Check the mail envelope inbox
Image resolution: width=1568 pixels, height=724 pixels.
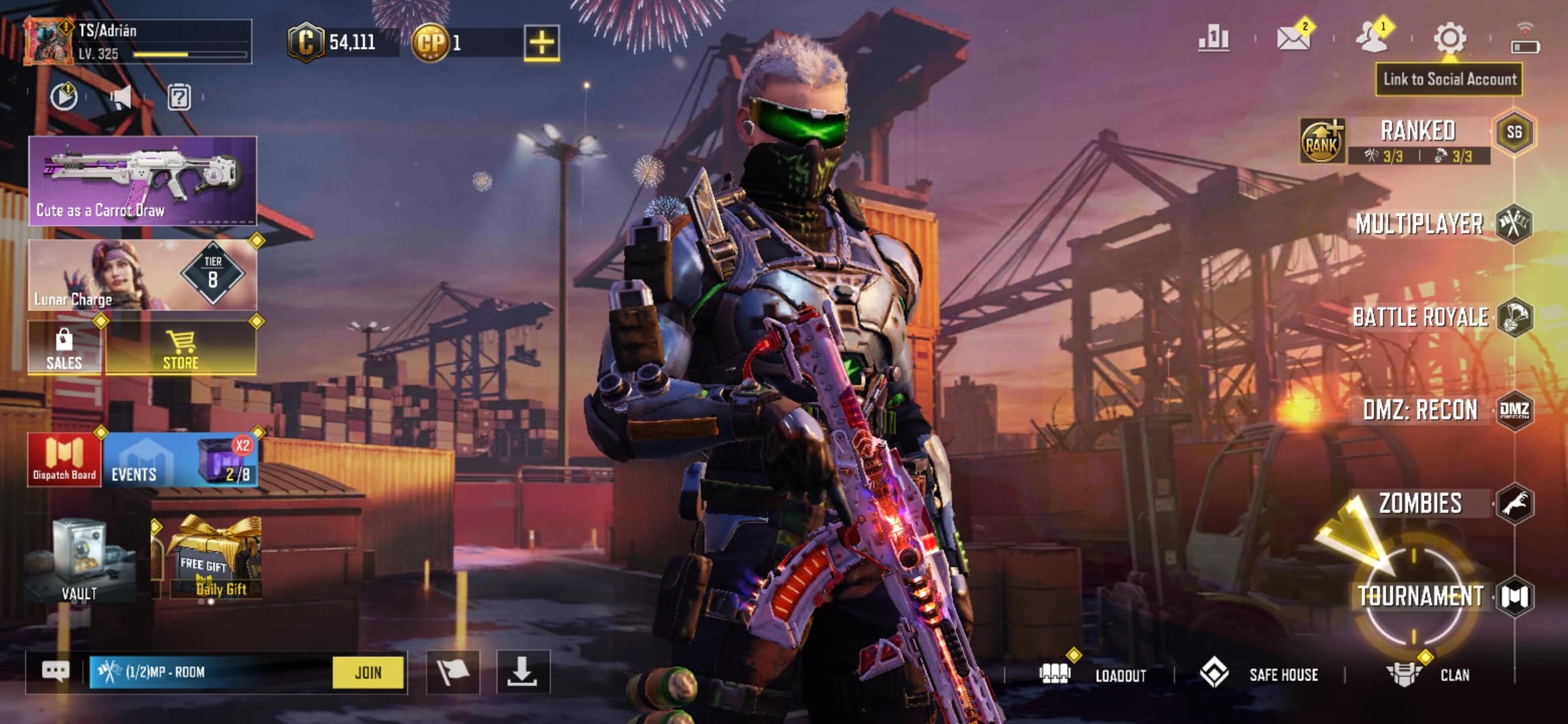1293,38
